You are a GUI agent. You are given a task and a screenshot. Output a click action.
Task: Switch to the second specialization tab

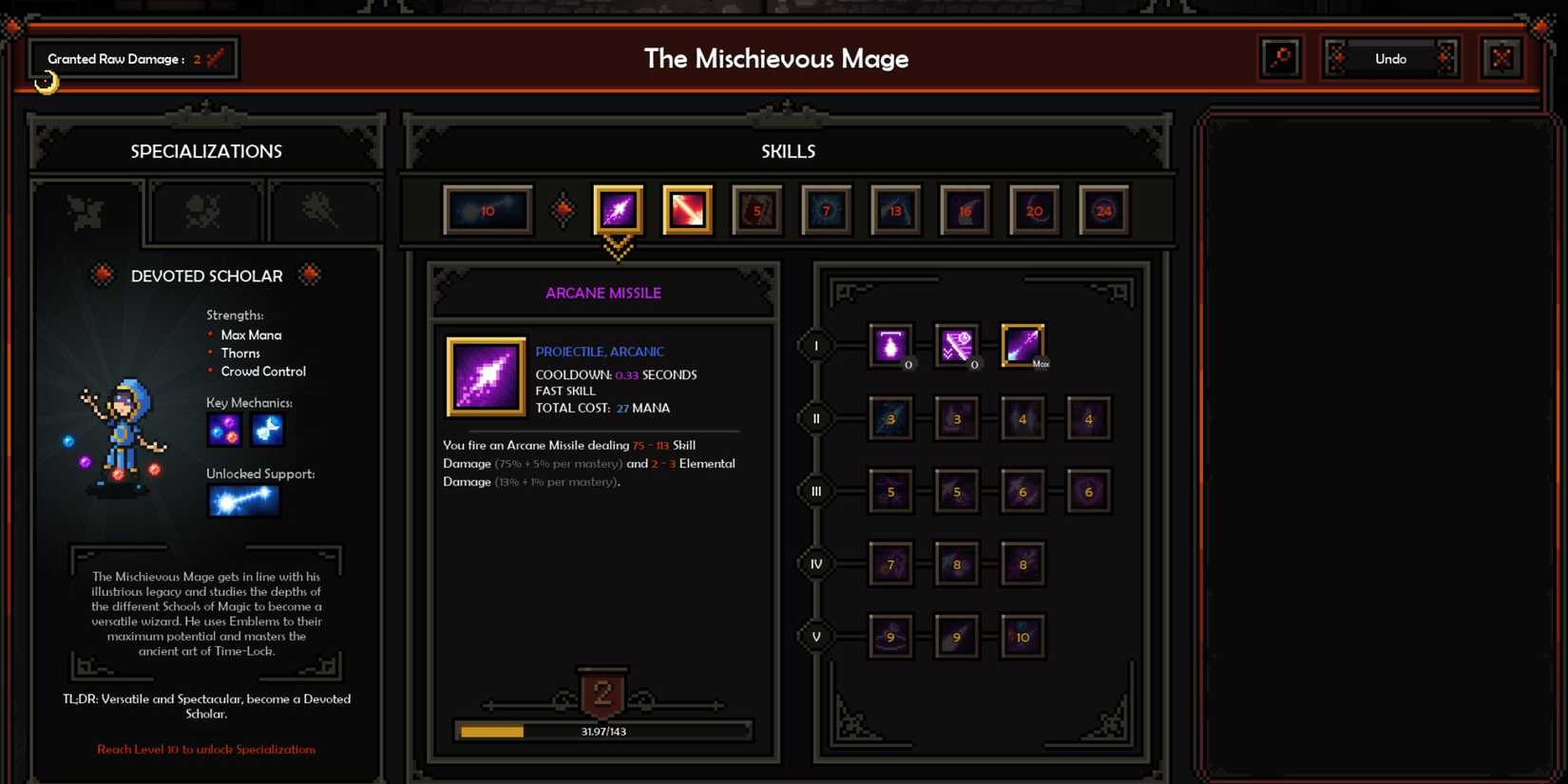(x=205, y=211)
